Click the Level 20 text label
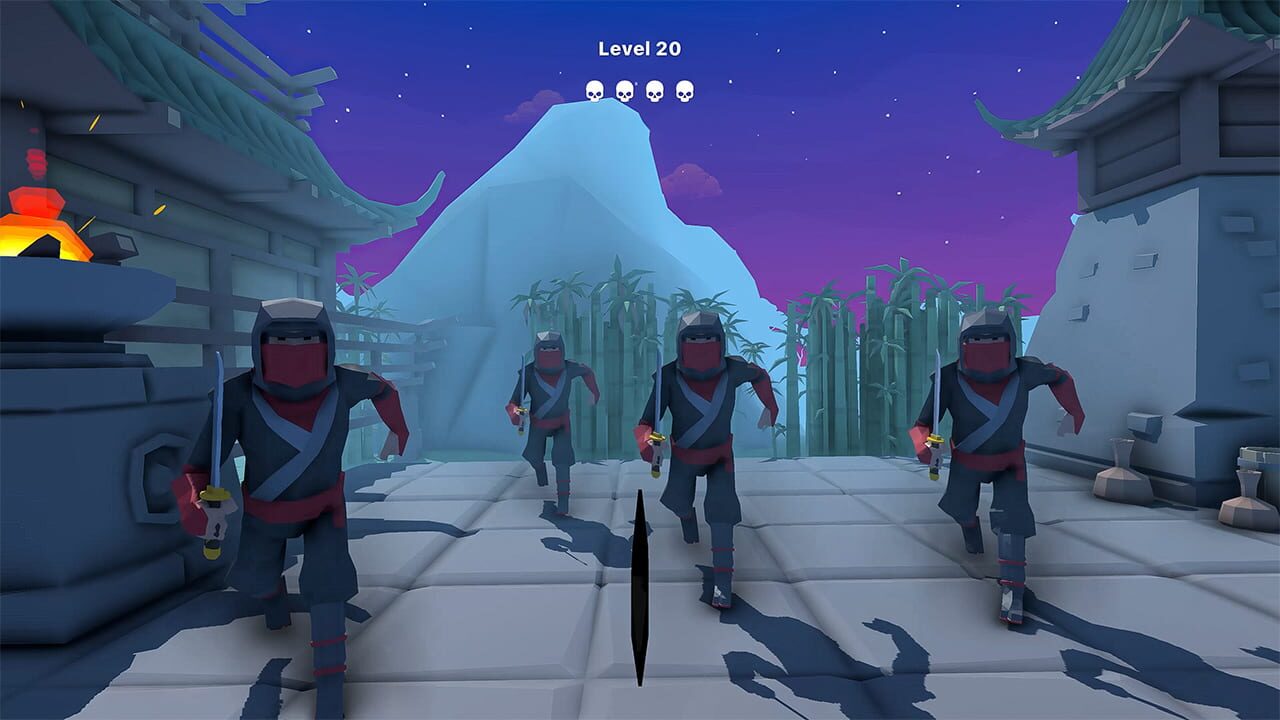Screen dimensions: 1280x720 coord(639,47)
